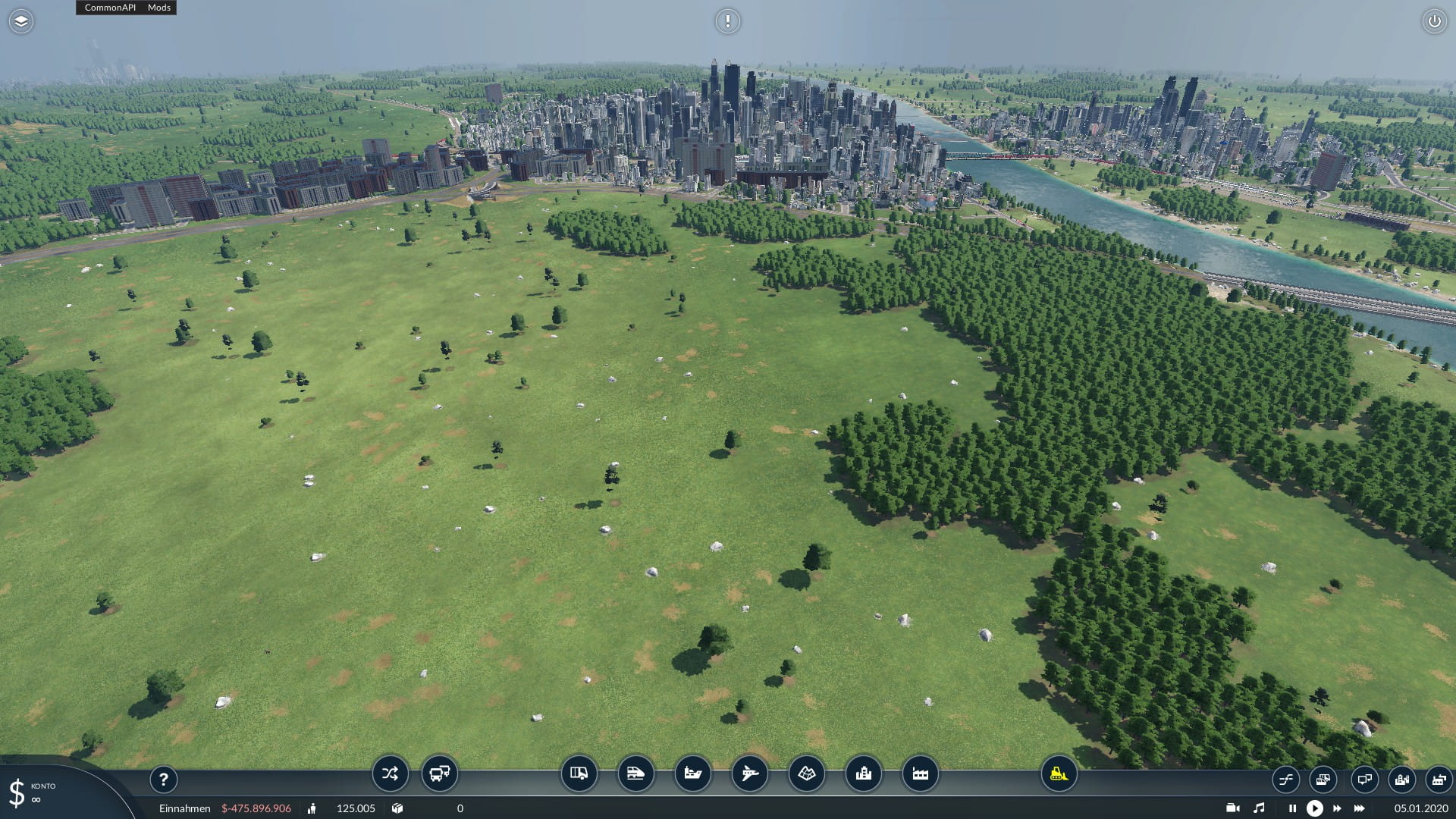Image resolution: width=1456 pixels, height=819 pixels.
Task: Open the Mods menu
Action: click(159, 8)
